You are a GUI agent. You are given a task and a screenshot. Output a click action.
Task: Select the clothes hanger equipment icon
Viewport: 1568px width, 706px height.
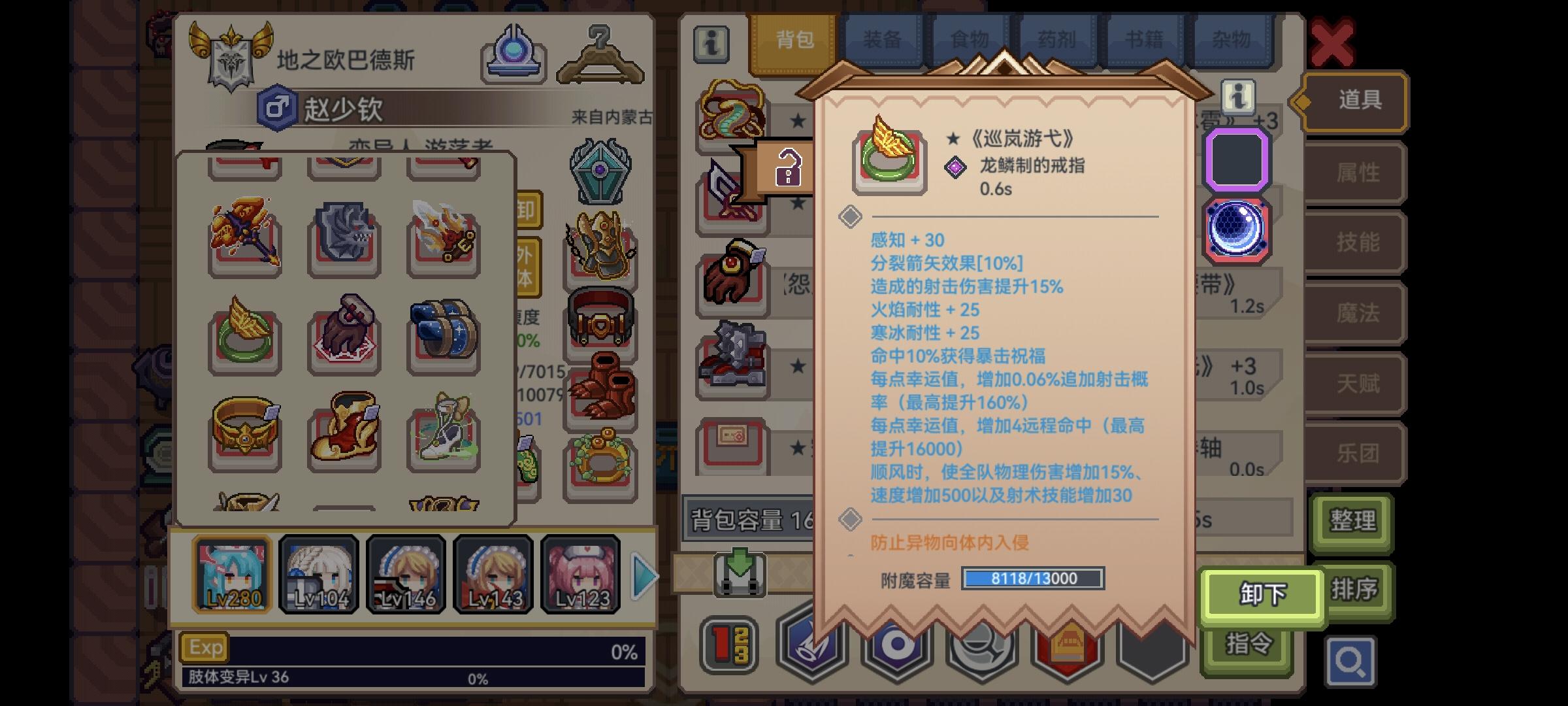tap(600, 51)
